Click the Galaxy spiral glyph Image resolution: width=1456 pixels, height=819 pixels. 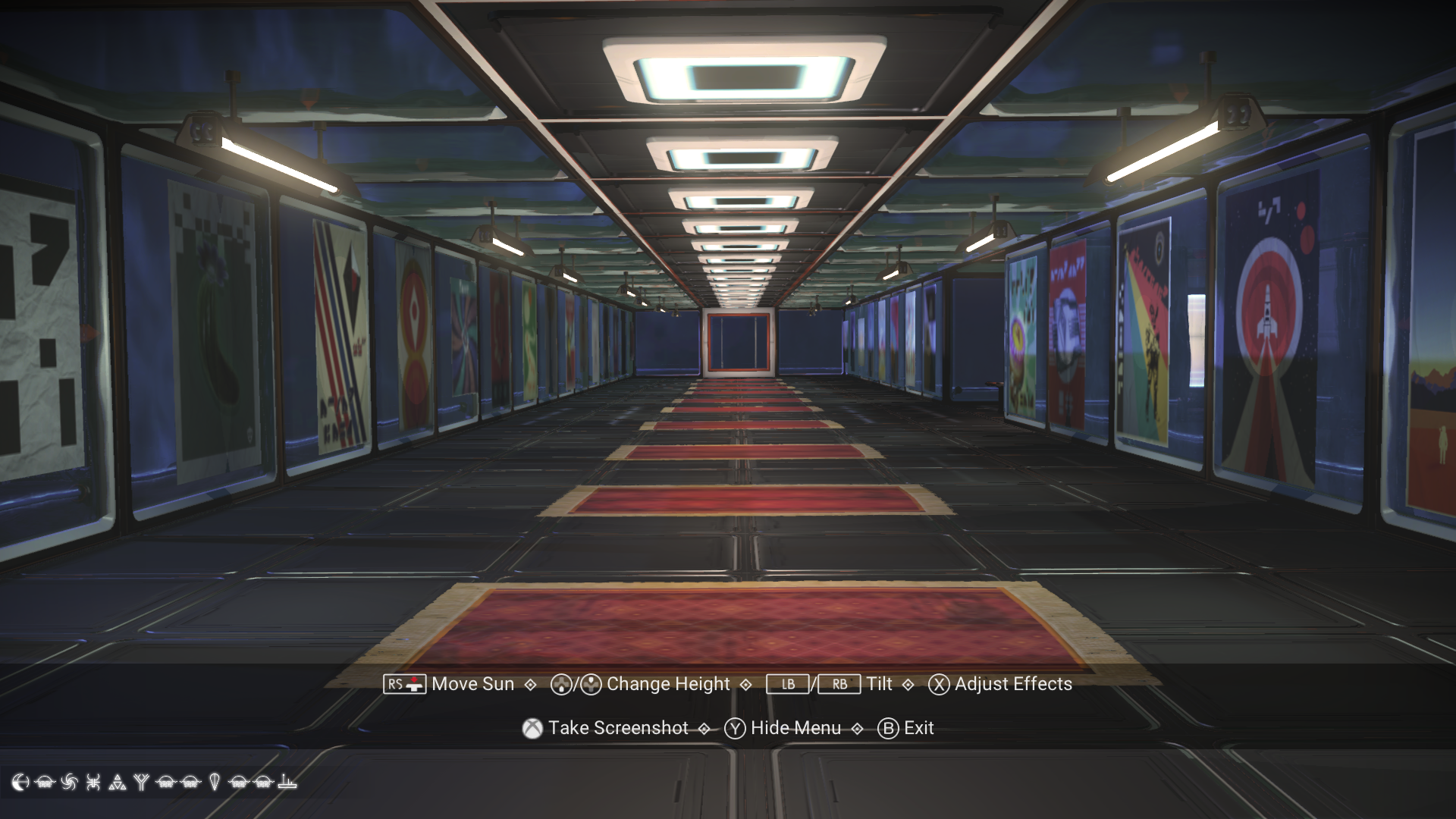pyautogui.click(x=70, y=783)
